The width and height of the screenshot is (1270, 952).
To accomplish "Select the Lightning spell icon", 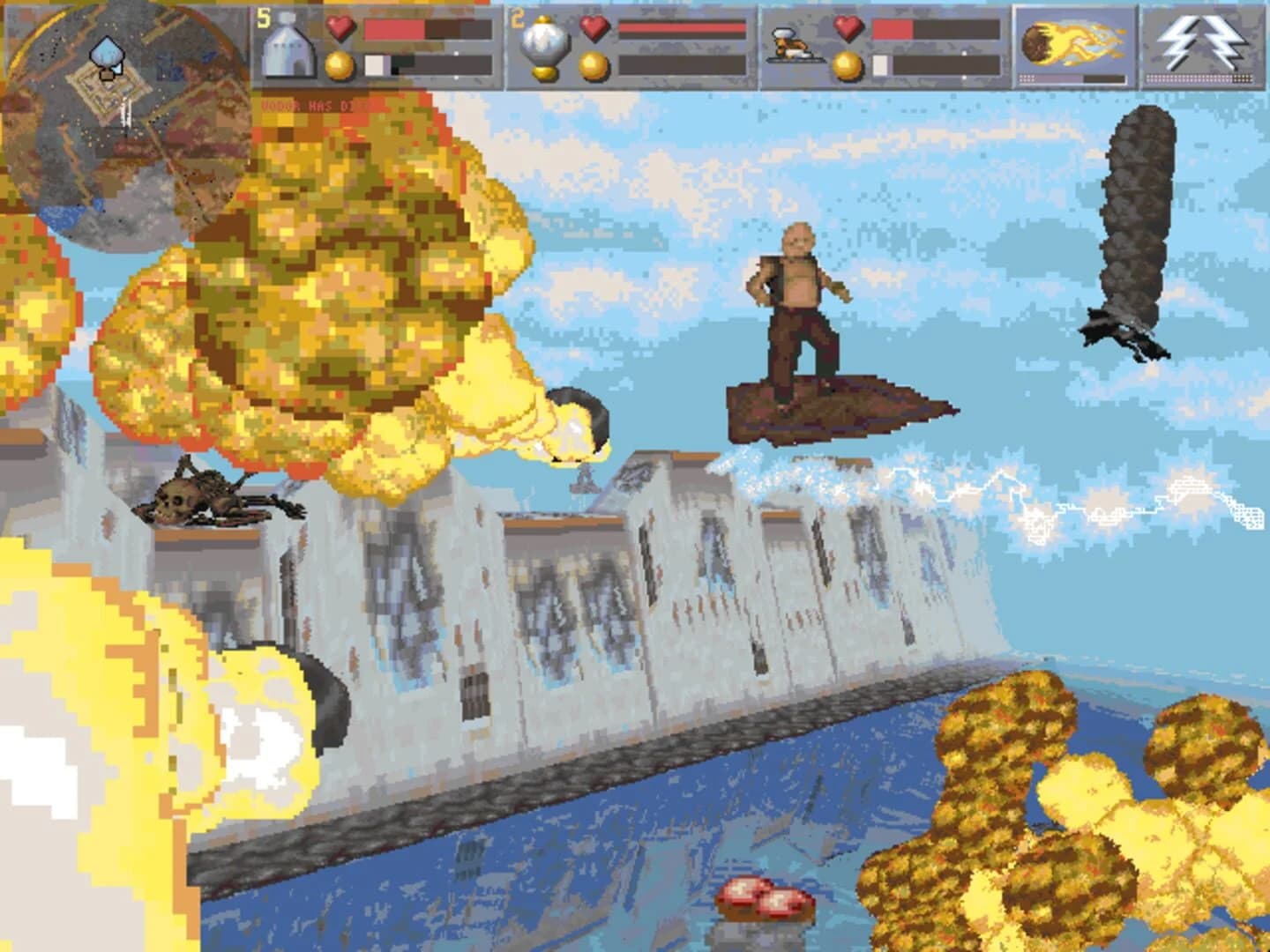I will pyautogui.click(x=1202, y=41).
